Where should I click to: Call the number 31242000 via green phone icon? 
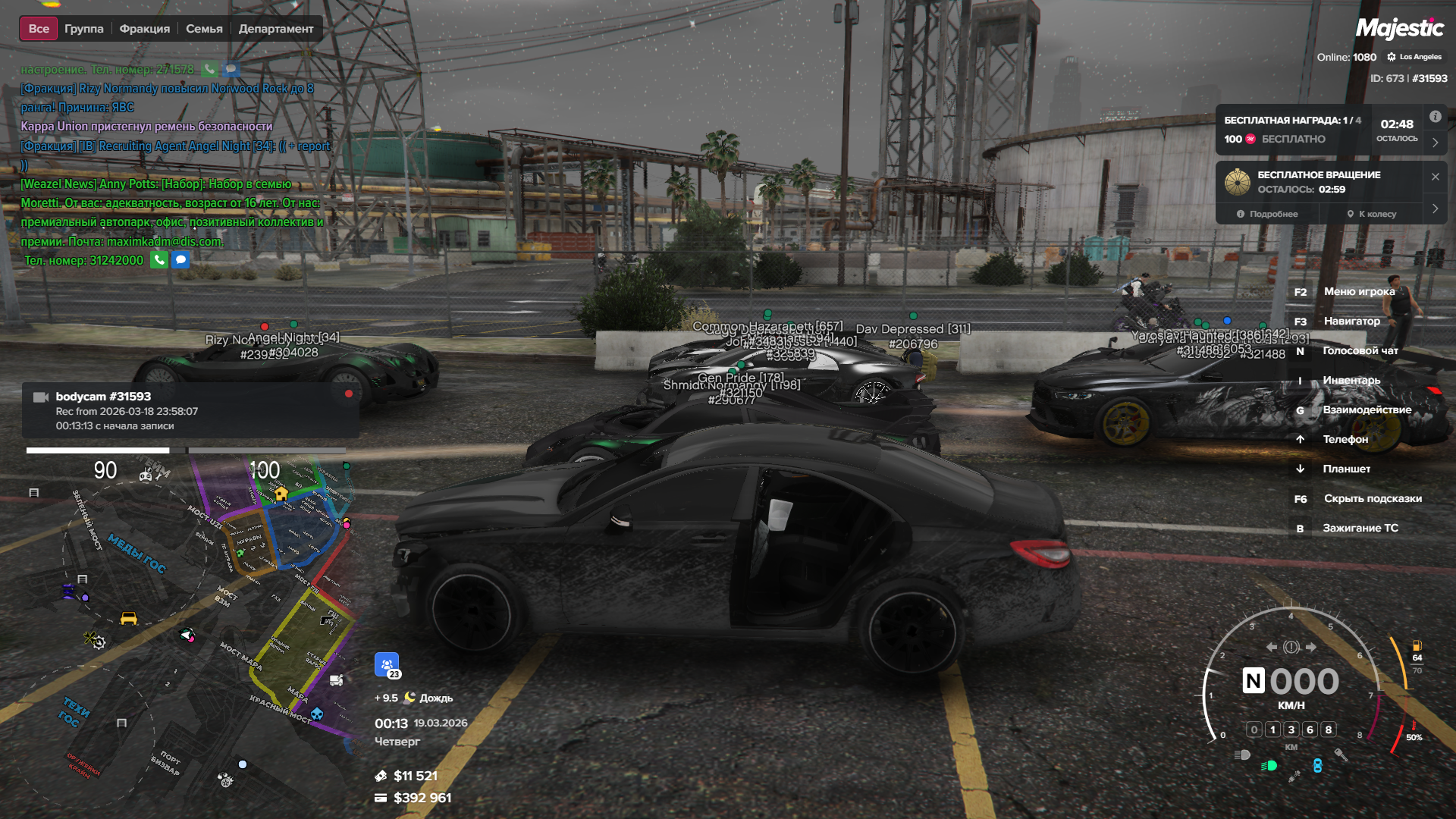click(159, 260)
